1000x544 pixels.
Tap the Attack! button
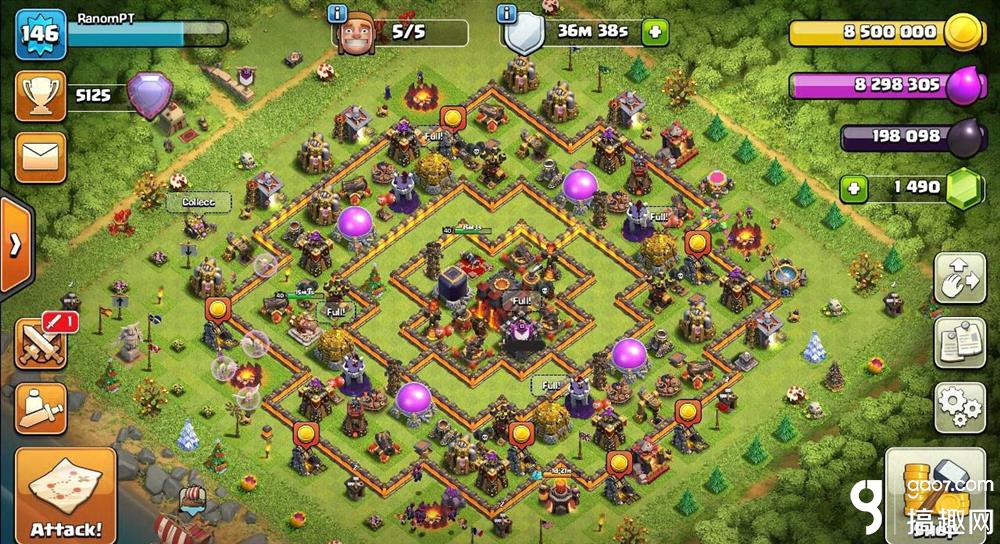[65, 496]
